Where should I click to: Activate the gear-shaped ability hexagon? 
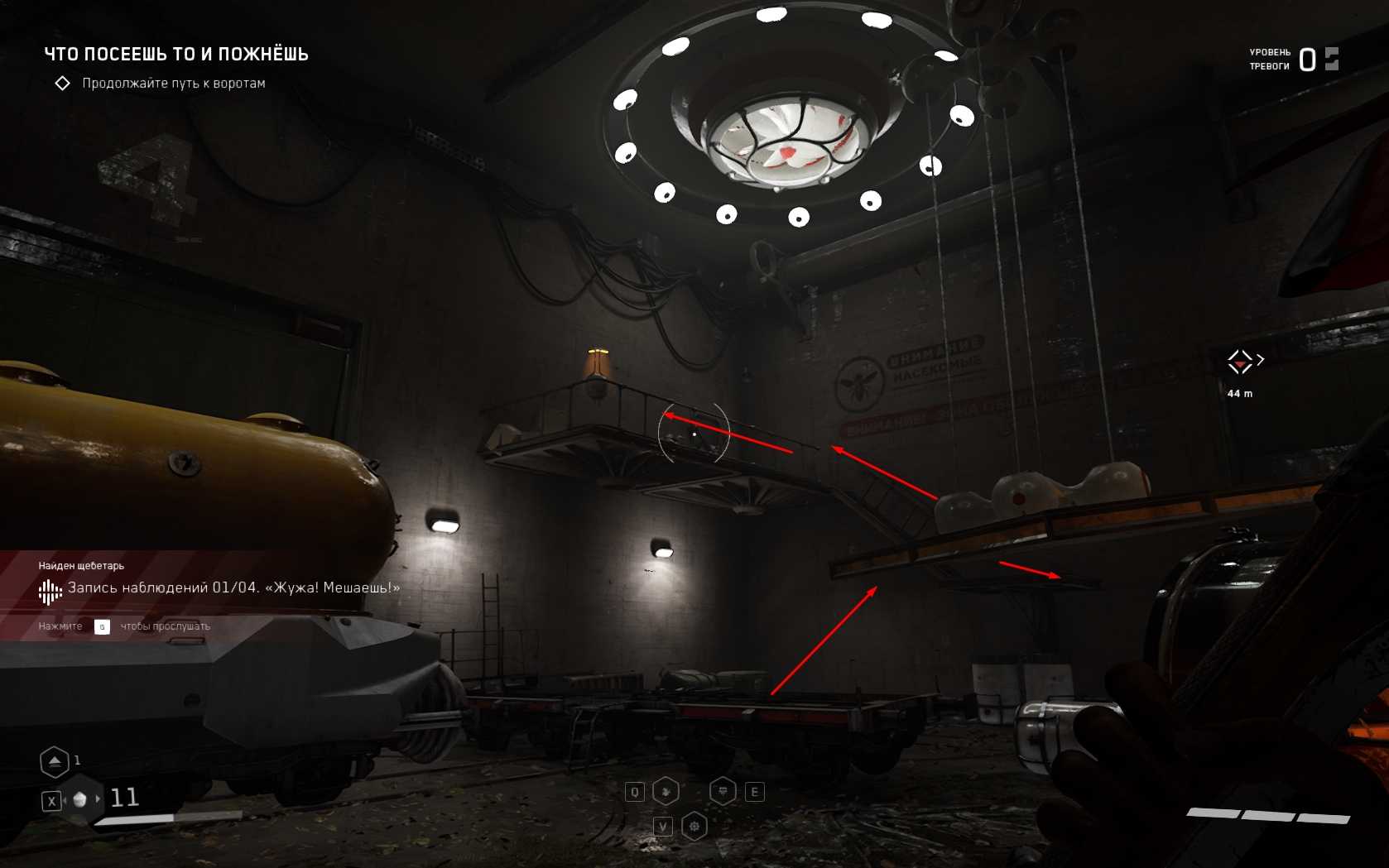694,826
